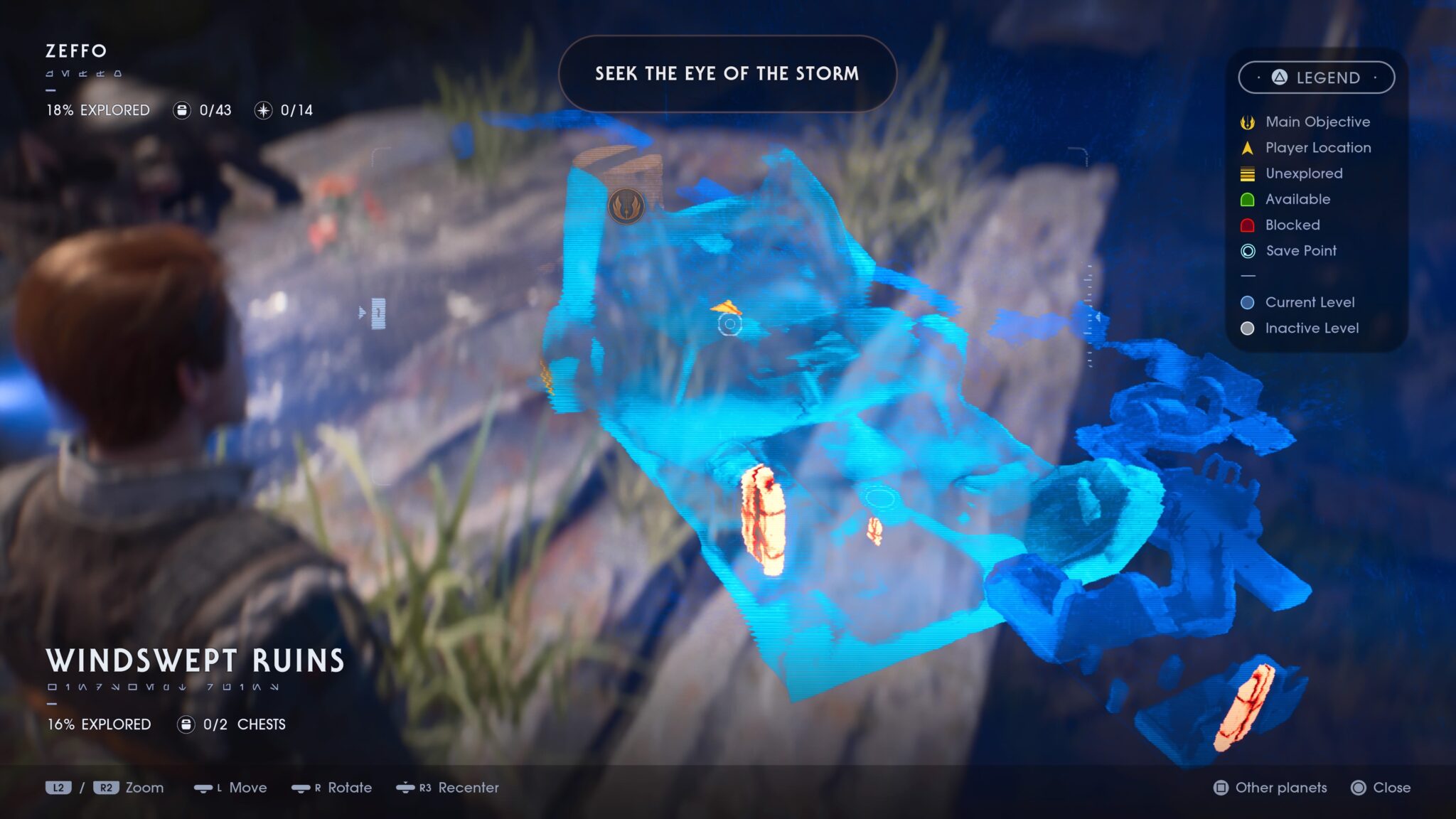The width and height of the screenshot is (1456, 819).
Task: Click the chests counter icon near 0/43
Action: pyautogui.click(x=182, y=110)
